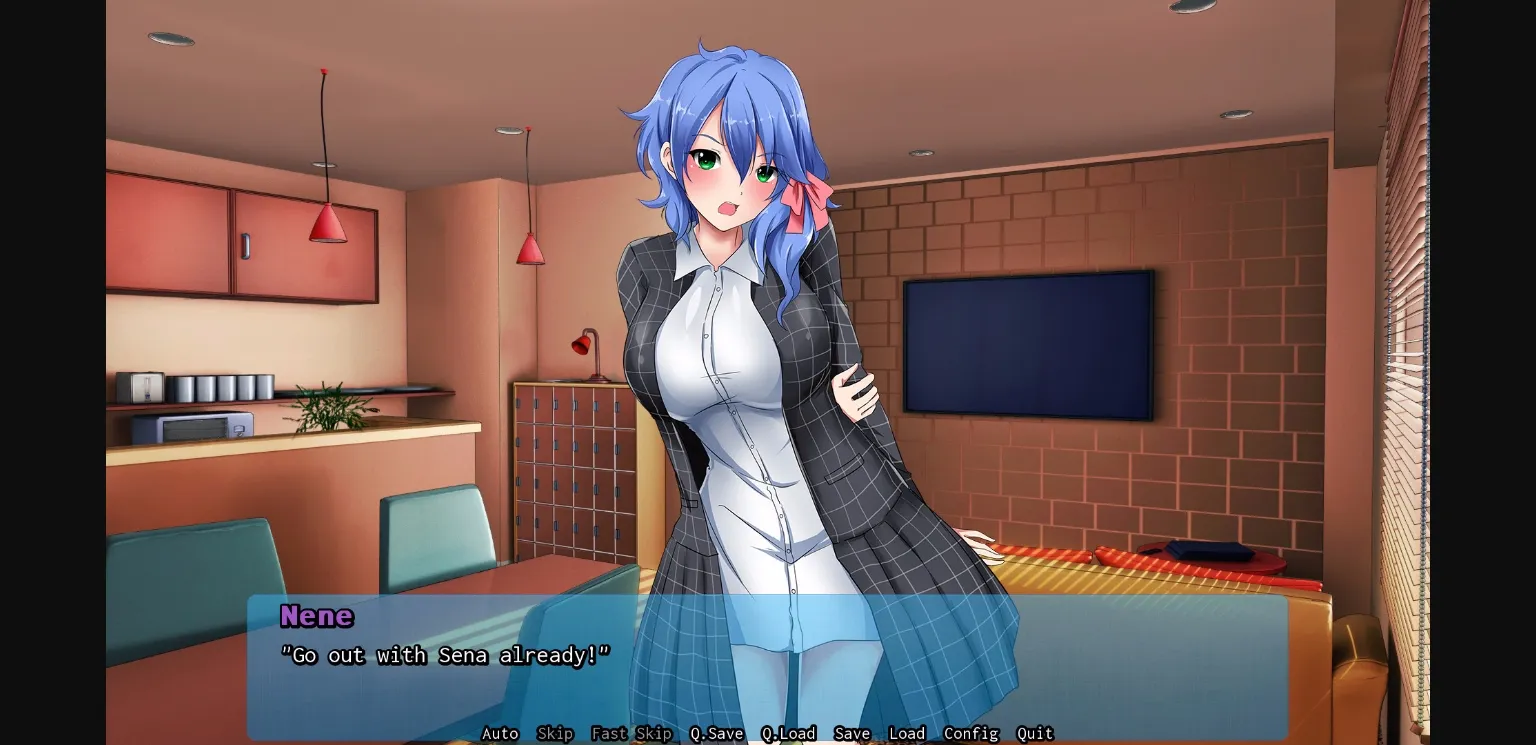Image resolution: width=1536 pixels, height=745 pixels.
Task: Click the wall-mounted TV in the scene
Action: 1028,340
